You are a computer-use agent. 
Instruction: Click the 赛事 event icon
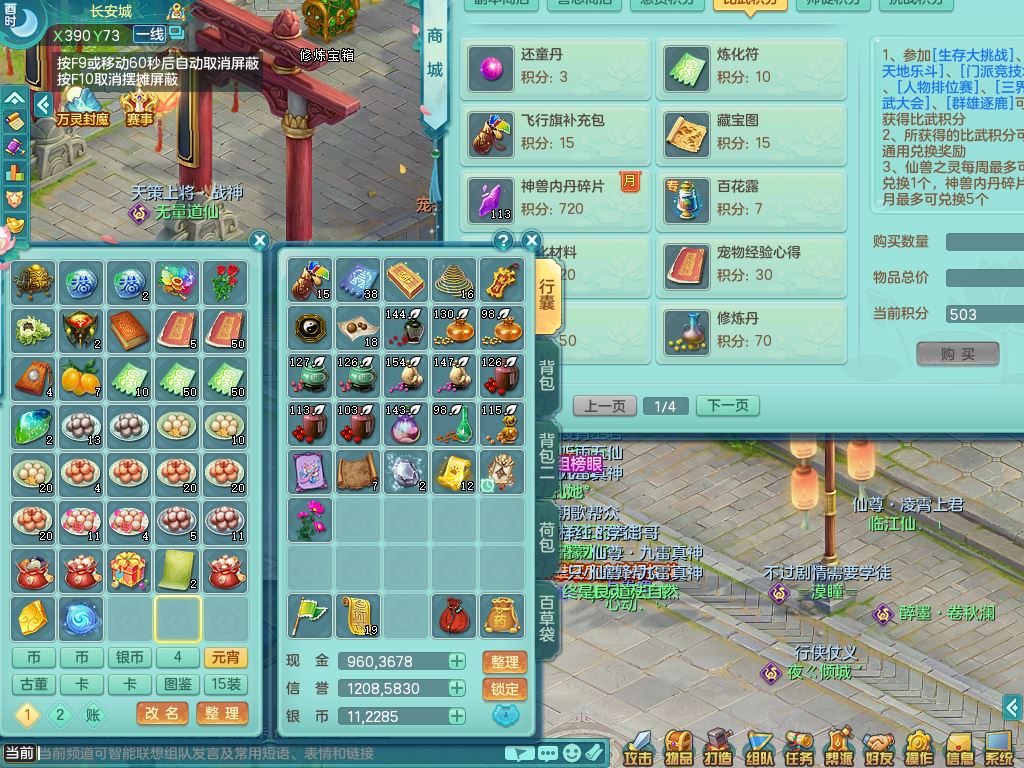[x=139, y=106]
